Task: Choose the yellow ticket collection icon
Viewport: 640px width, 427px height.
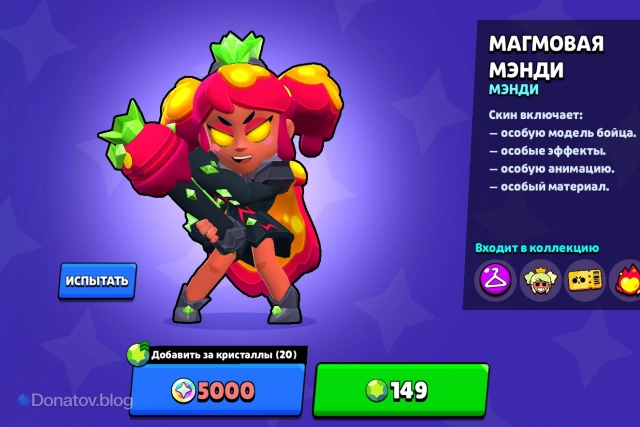Action: click(584, 280)
